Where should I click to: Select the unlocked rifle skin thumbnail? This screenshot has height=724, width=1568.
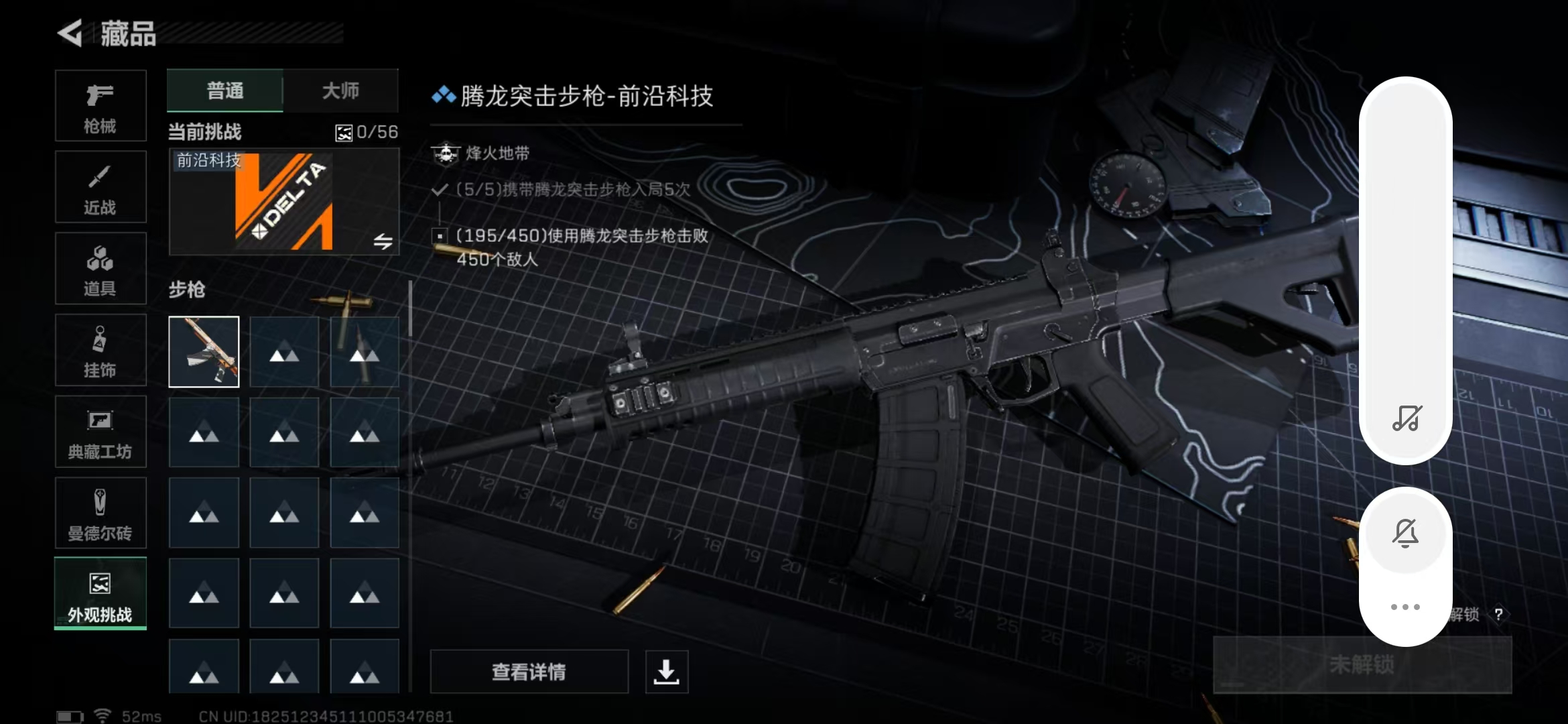pyautogui.click(x=204, y=352)
